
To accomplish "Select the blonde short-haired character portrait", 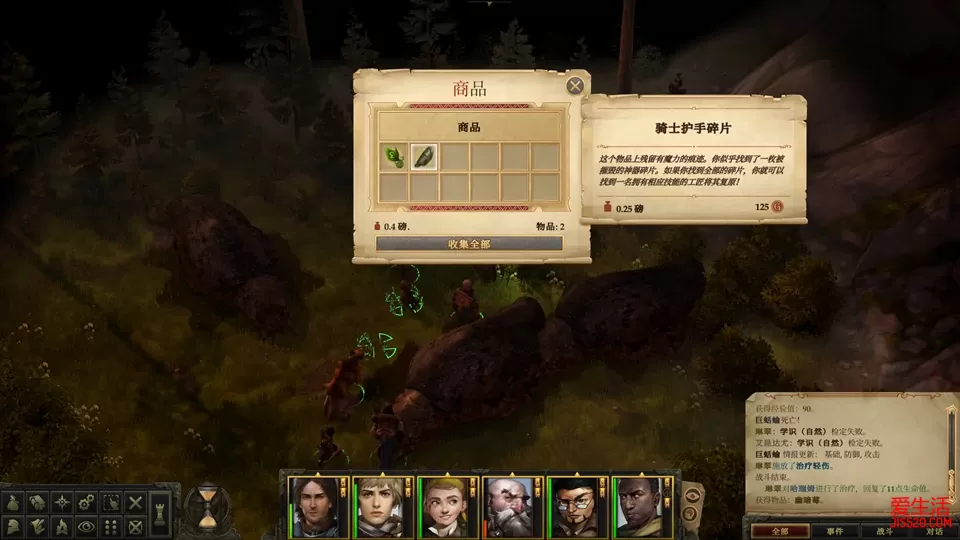I will coord(379,506).
